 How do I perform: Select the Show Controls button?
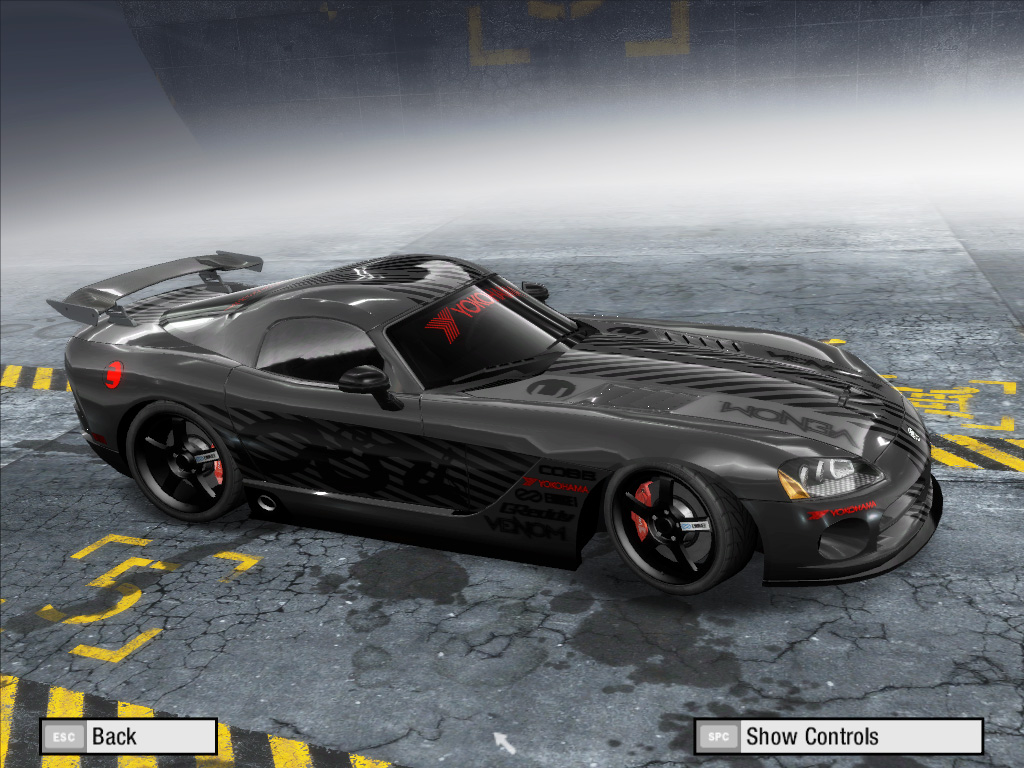[838, 737]
